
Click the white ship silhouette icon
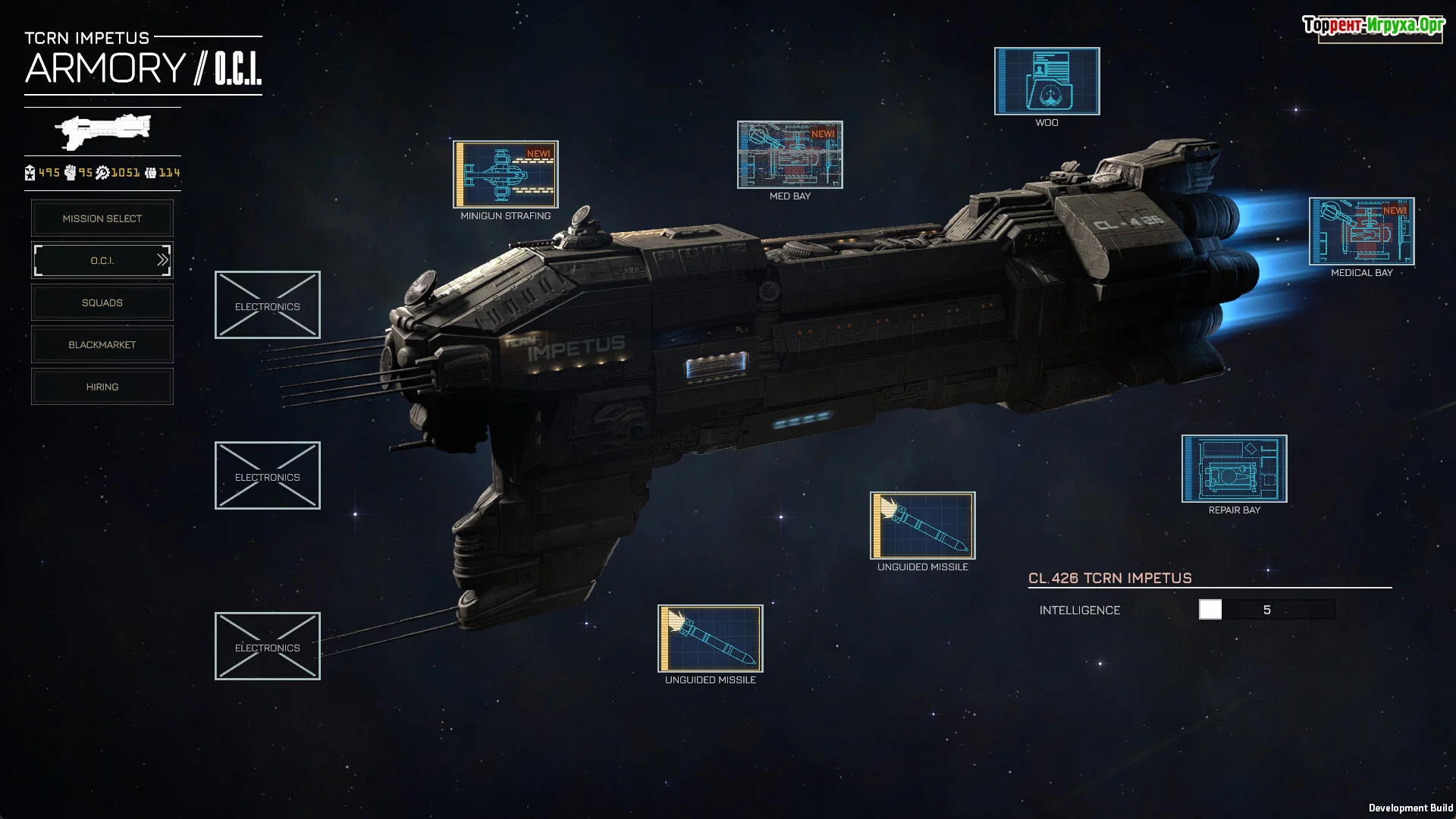click(x=103, y=131)
